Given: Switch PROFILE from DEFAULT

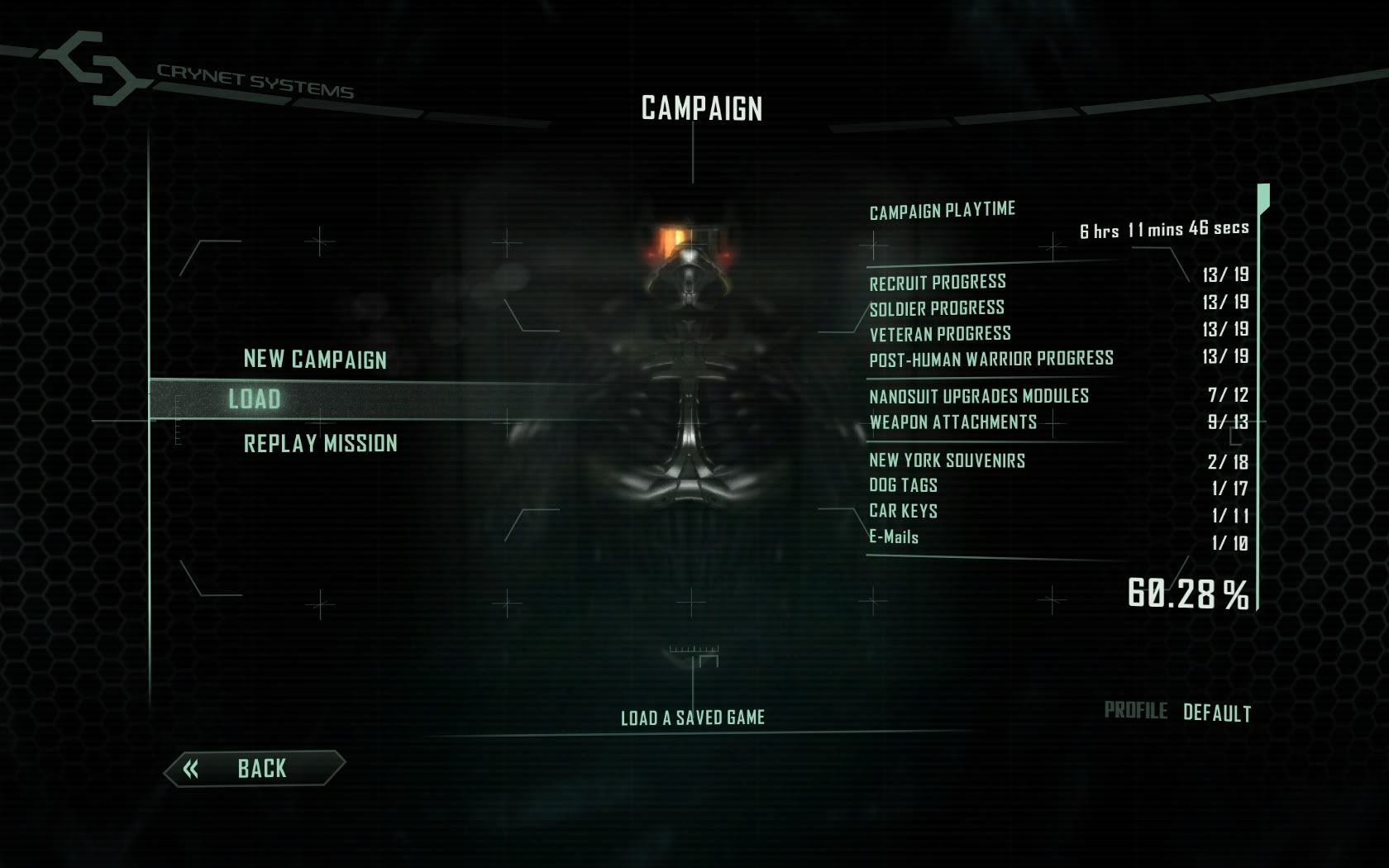Looking at the screenshot, I should pyautogui.click(x=1219, y=709).
